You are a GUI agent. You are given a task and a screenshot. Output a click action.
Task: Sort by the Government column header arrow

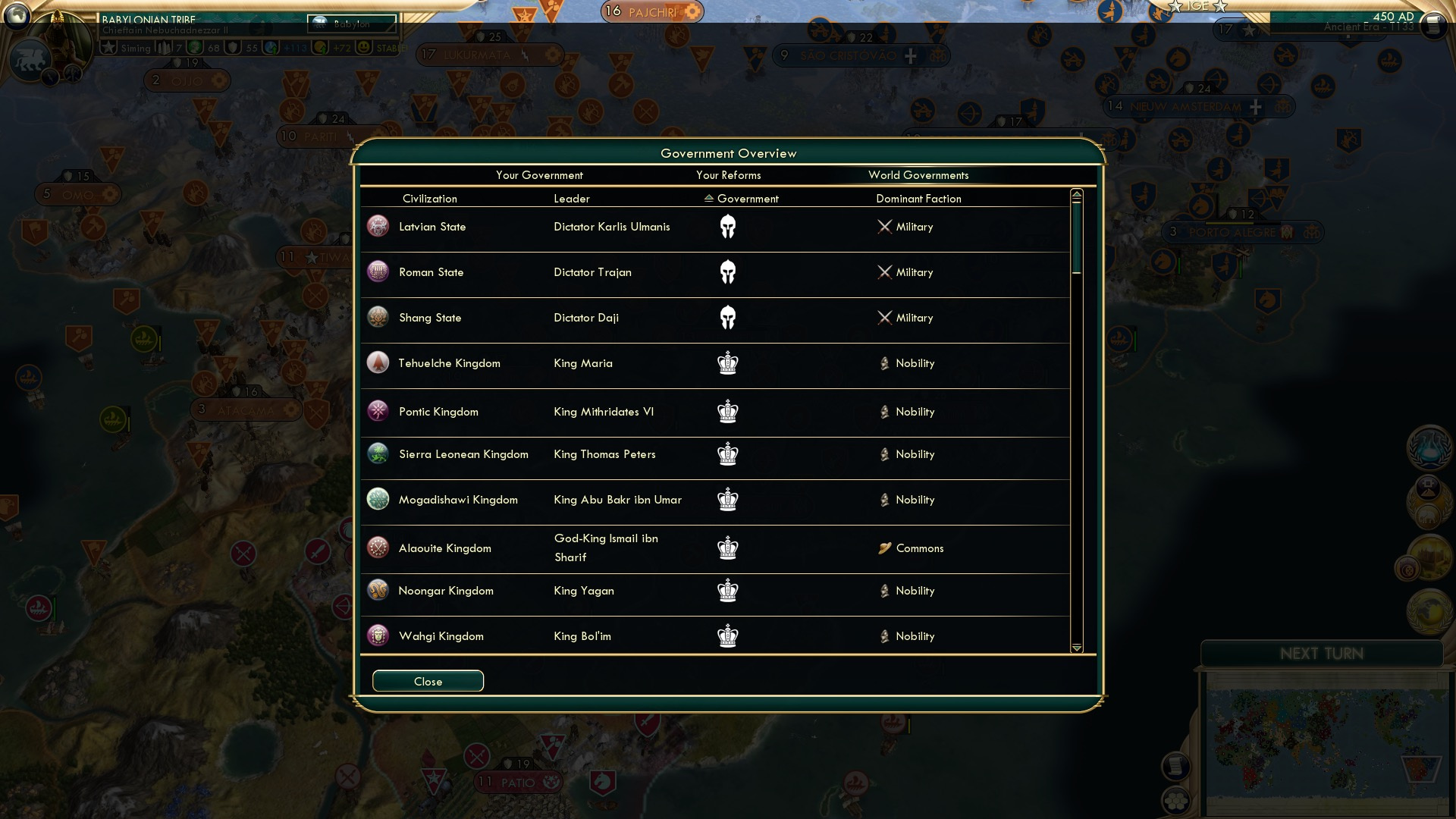point(709,198)
